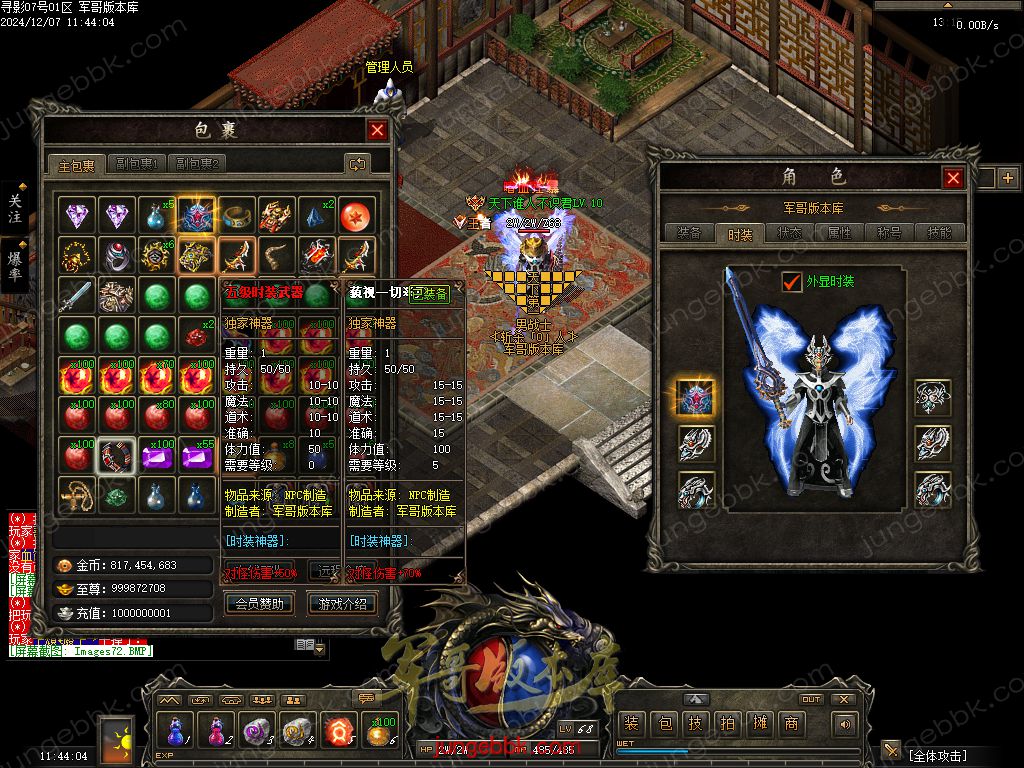Image resolution: width=1024 pixels, height=768 pixels.
Task: Open the 属性 attributes tab
Action: (x=839, y=233)
